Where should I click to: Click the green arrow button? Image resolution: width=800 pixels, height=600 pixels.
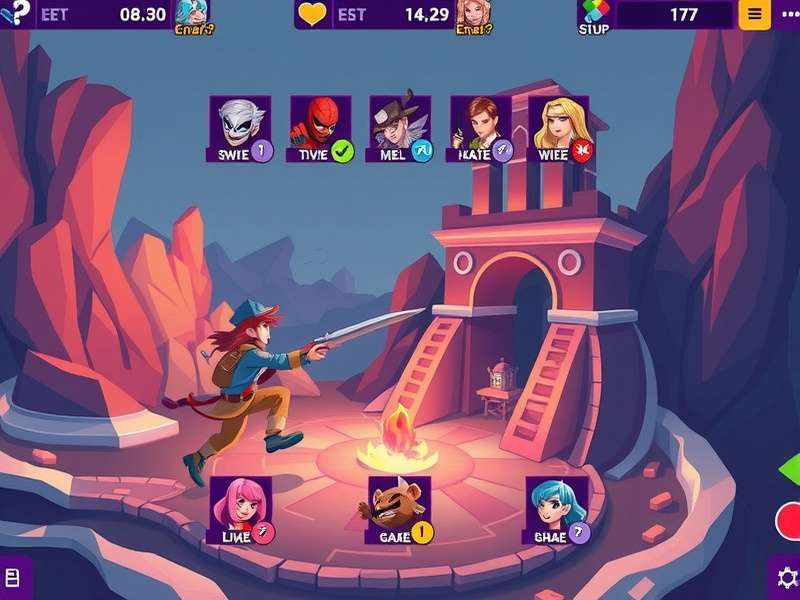[x=790, y=470]
